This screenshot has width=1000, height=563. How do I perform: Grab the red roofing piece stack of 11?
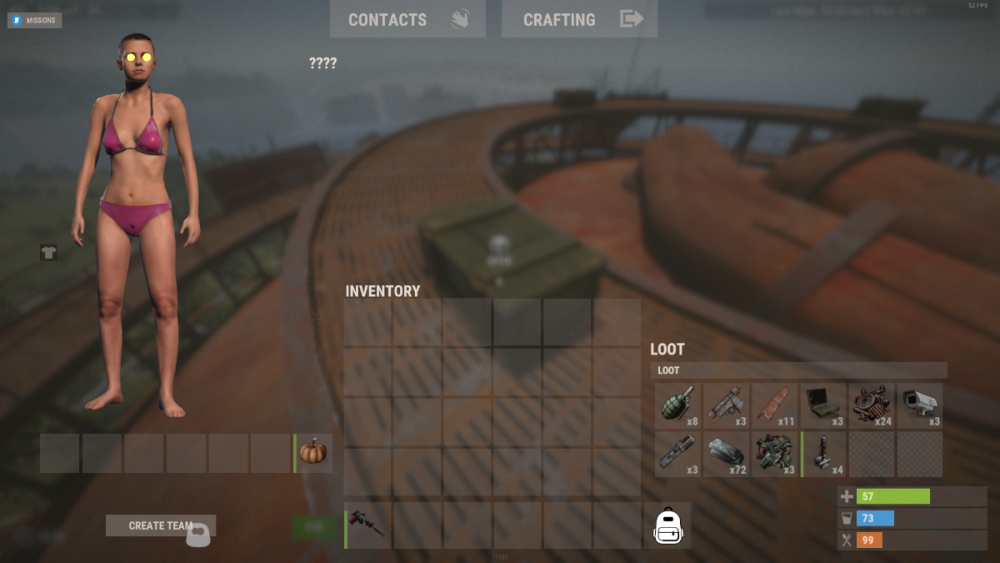(775, 406)
